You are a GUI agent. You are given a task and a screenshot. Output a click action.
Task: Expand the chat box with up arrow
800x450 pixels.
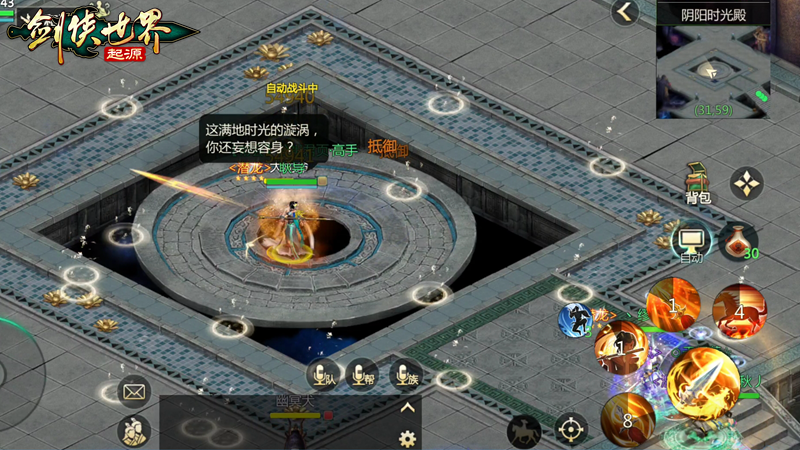407,408
